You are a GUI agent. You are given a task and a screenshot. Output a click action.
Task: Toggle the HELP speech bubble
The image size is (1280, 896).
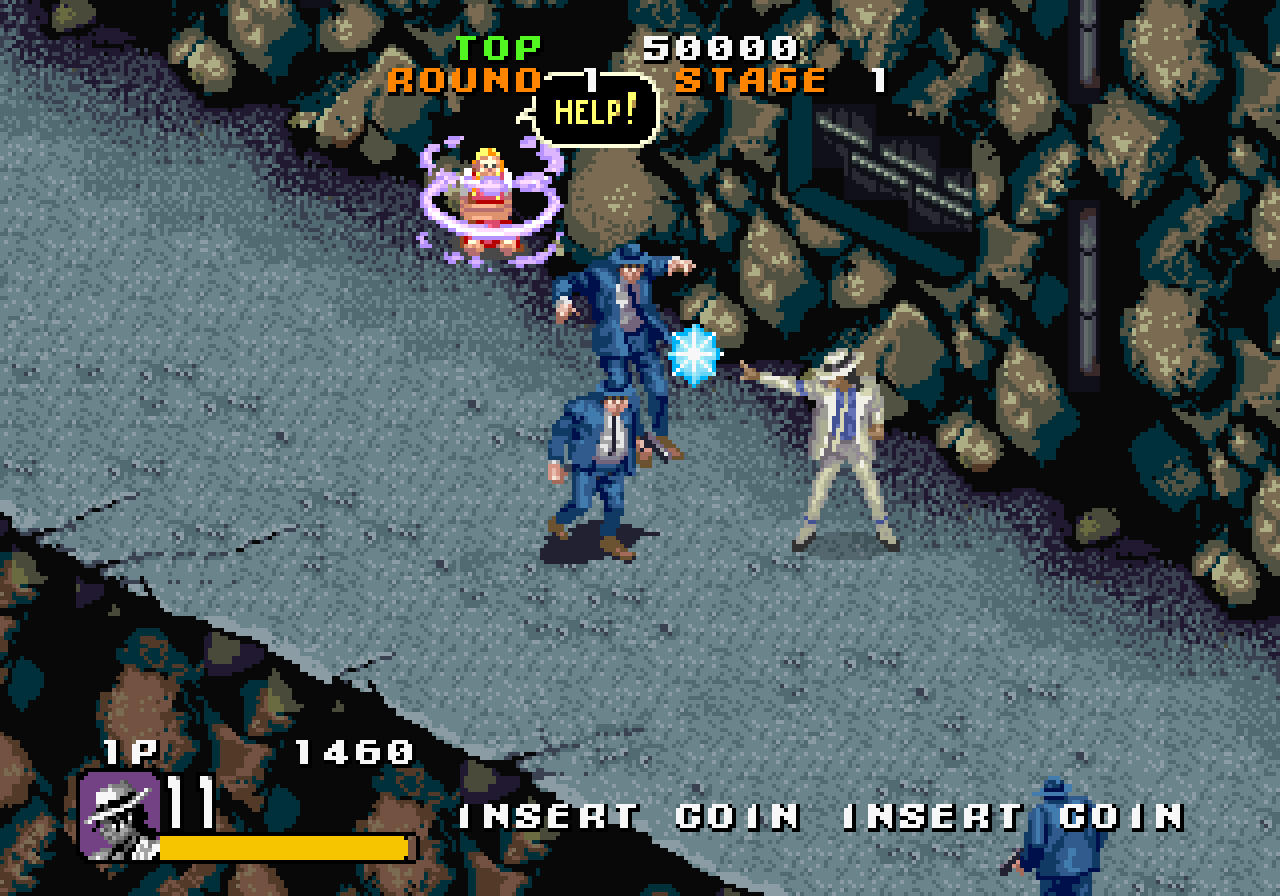point(593,113)
